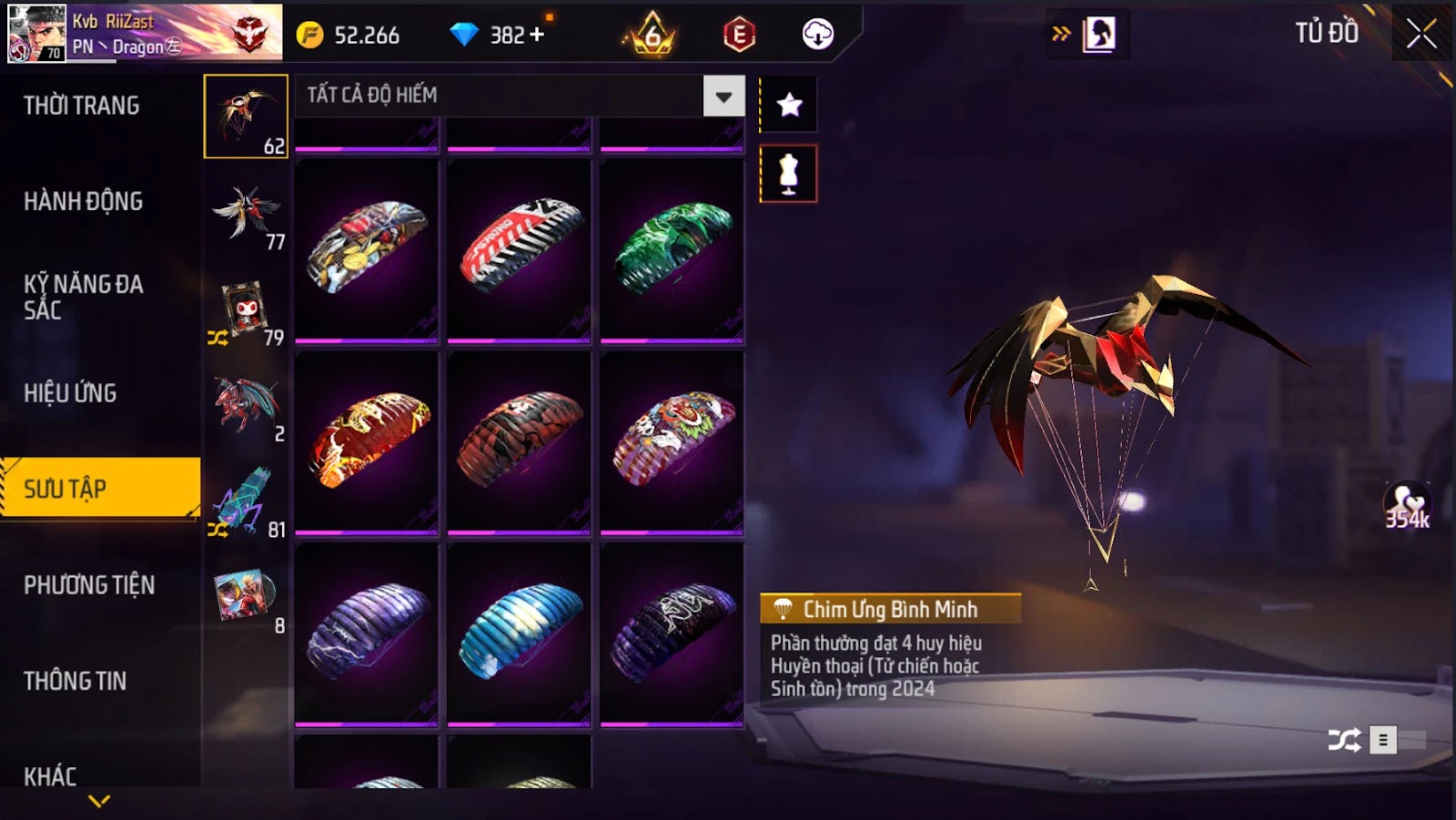Image resolution: width=1456 pixels, height=820 pixels.
Task: Close the wardrobe screen with the X
Action: 1421,35
